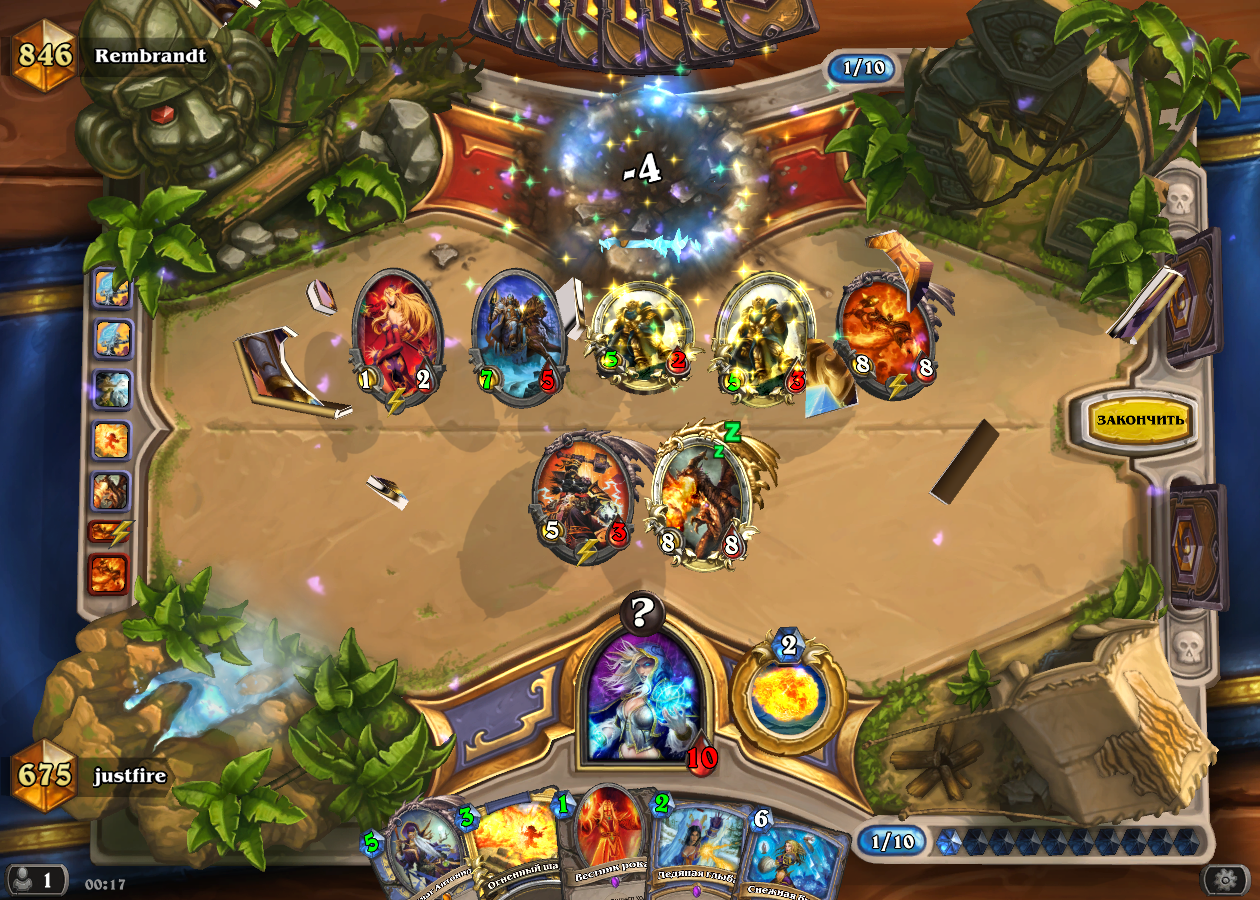The width and height of the screenshot is (1260, 900).
Task: Target the enemy 1/2 red-haired minion
Action: pos(397,335)
